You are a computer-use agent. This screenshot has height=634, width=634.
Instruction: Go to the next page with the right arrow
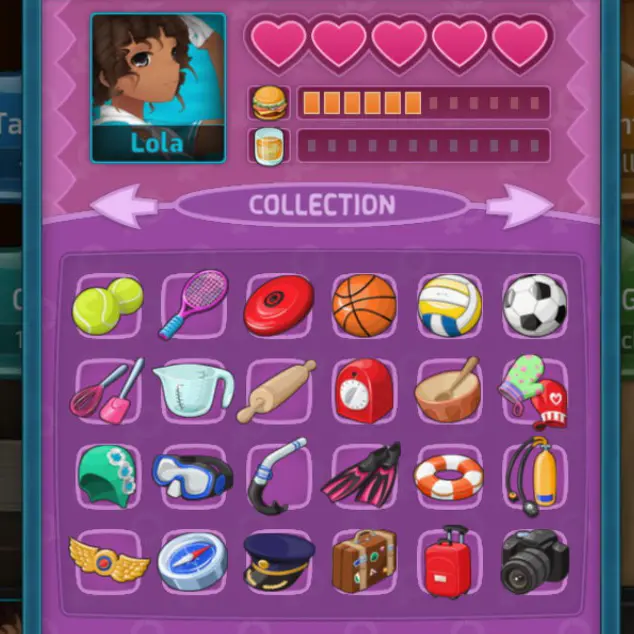click(x=519, y=205)
